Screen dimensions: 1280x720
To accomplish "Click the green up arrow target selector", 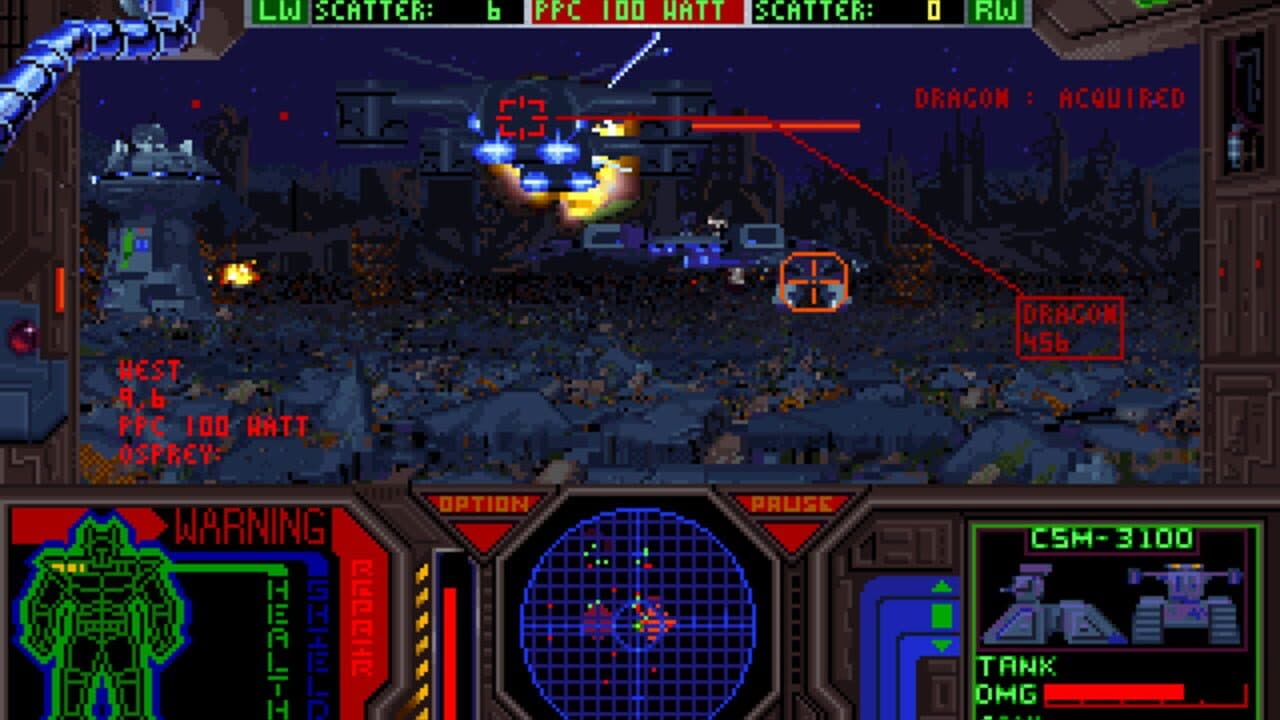I will click(x=942, y=585).
